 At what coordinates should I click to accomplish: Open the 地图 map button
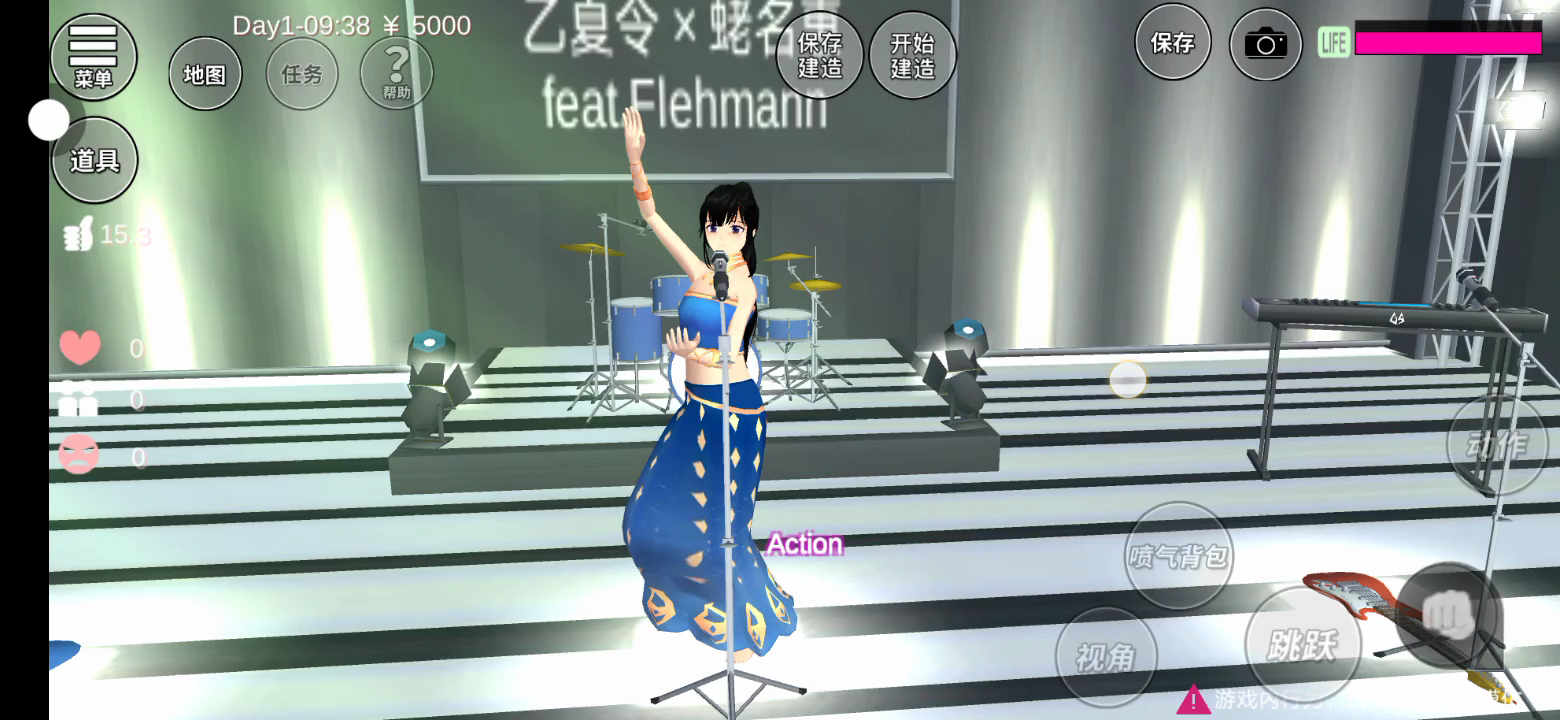[205, 74]
